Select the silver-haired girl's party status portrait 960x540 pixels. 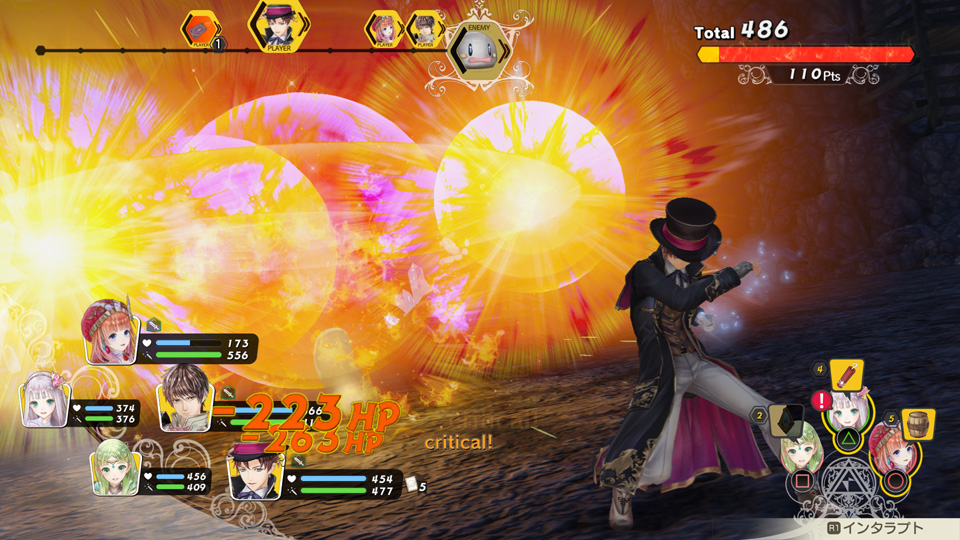(x=47, y=399)
